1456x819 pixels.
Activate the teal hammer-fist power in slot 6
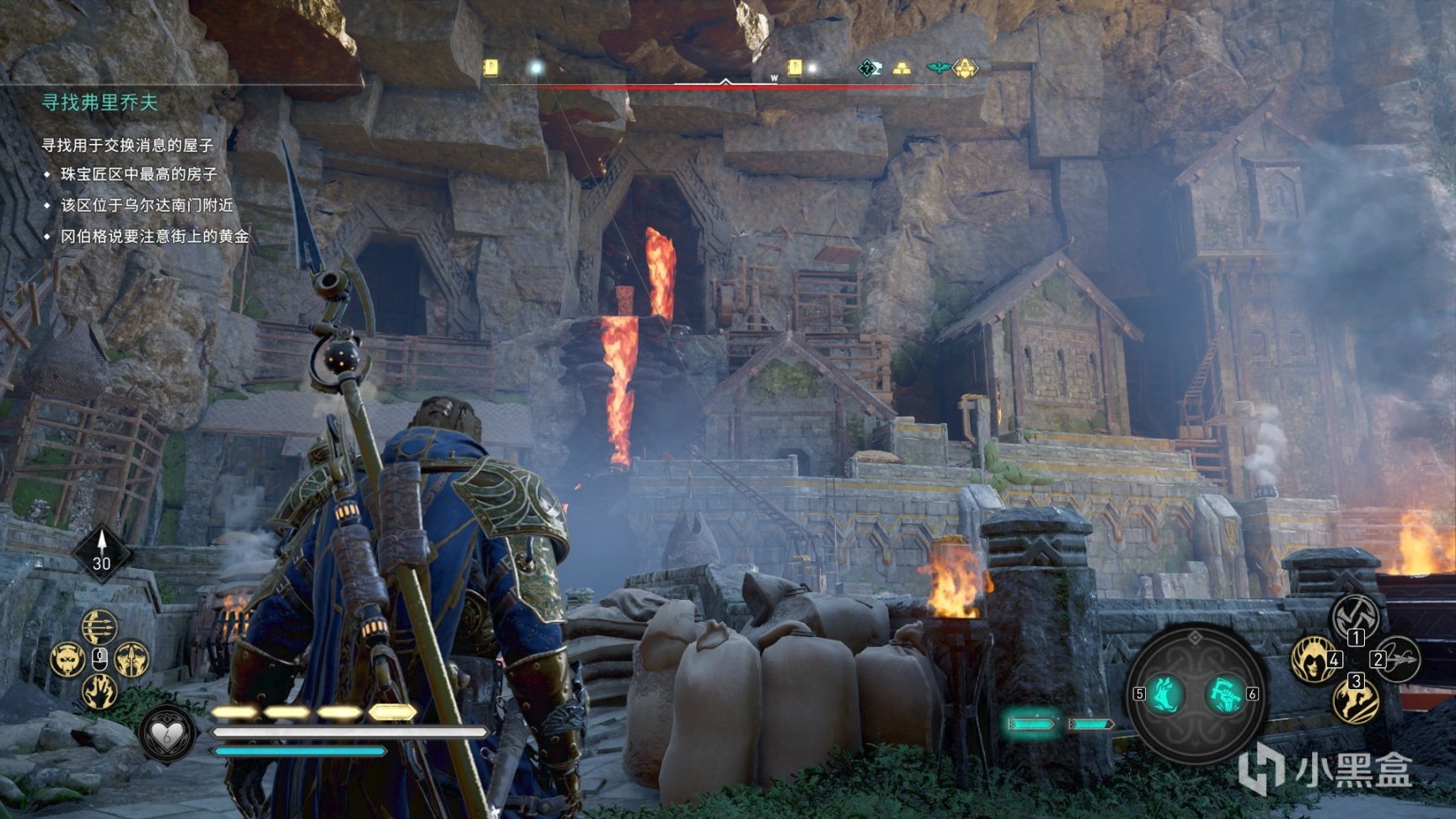[1224, 694]
